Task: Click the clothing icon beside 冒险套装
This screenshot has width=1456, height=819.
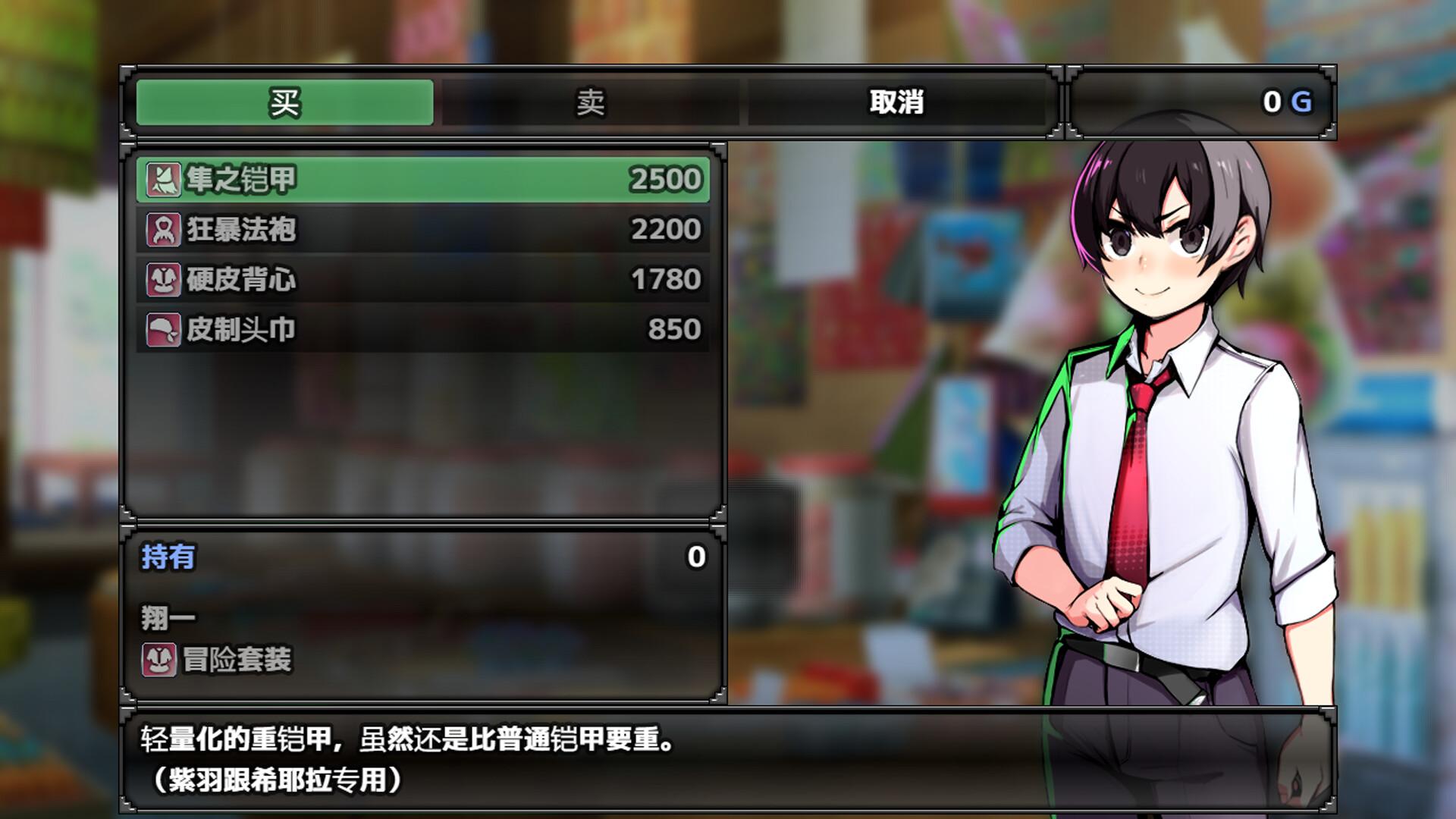Action: [x=162, y=661]
